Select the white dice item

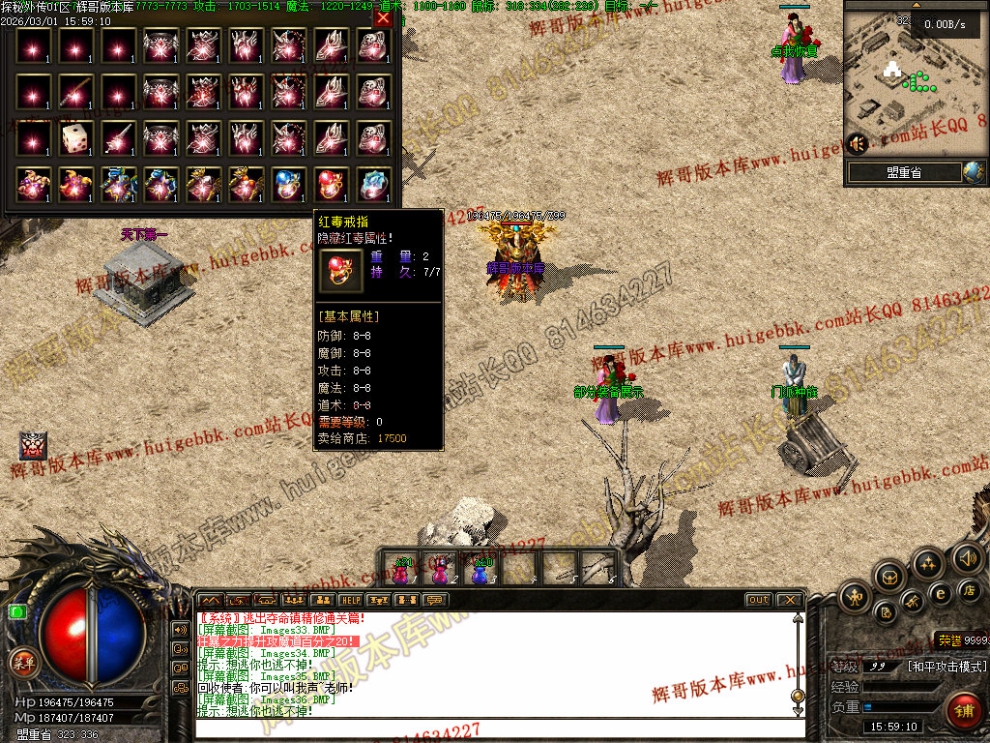[76, 139]
